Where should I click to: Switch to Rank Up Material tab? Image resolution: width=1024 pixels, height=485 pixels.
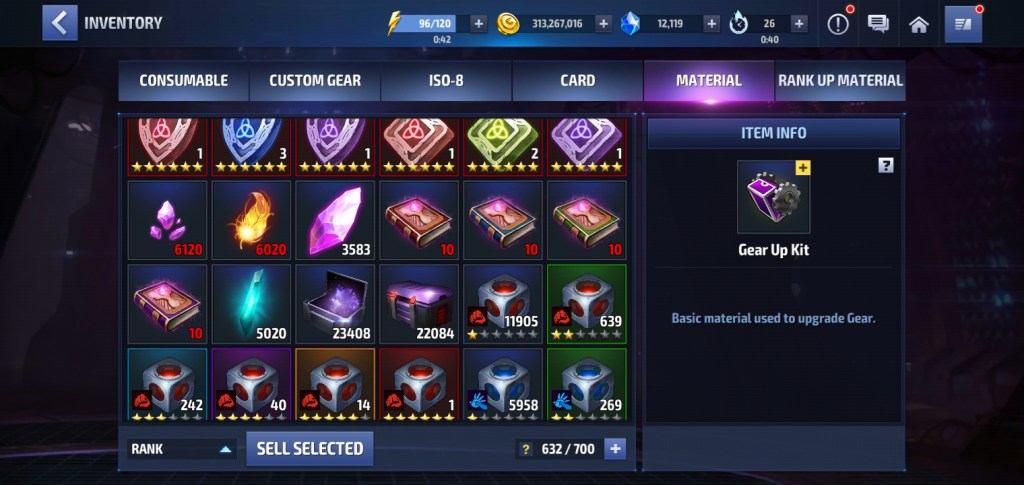click(x=840, y=81)
